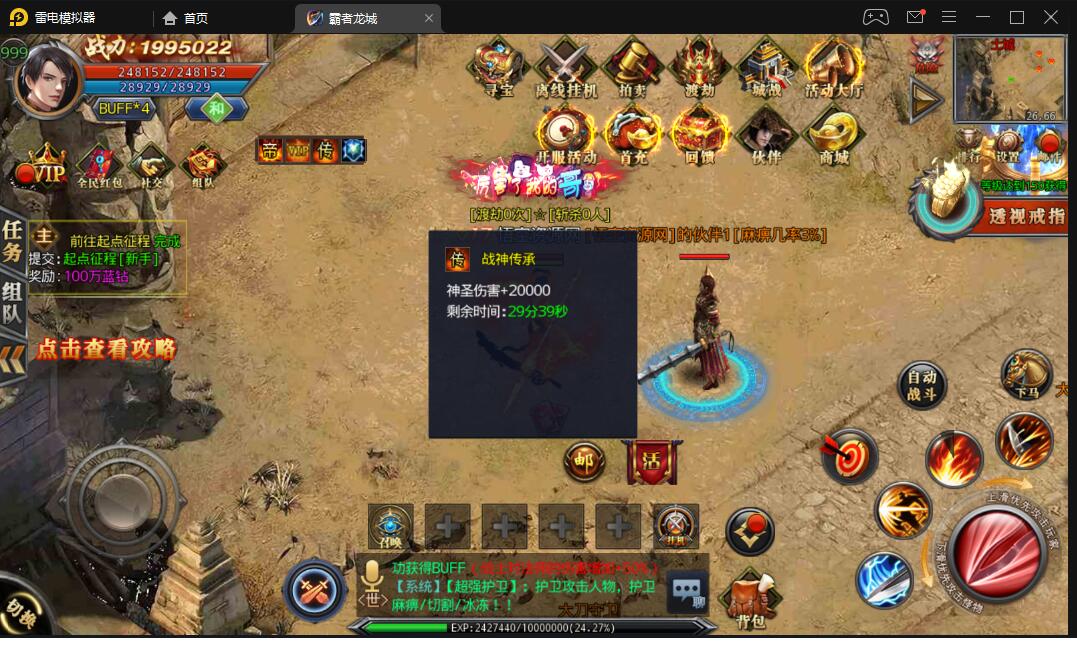Image resolution: width=1077 pixels, height=648 pixels.
Task: Click the 下马 dismount button
Action: point(1026,374)
